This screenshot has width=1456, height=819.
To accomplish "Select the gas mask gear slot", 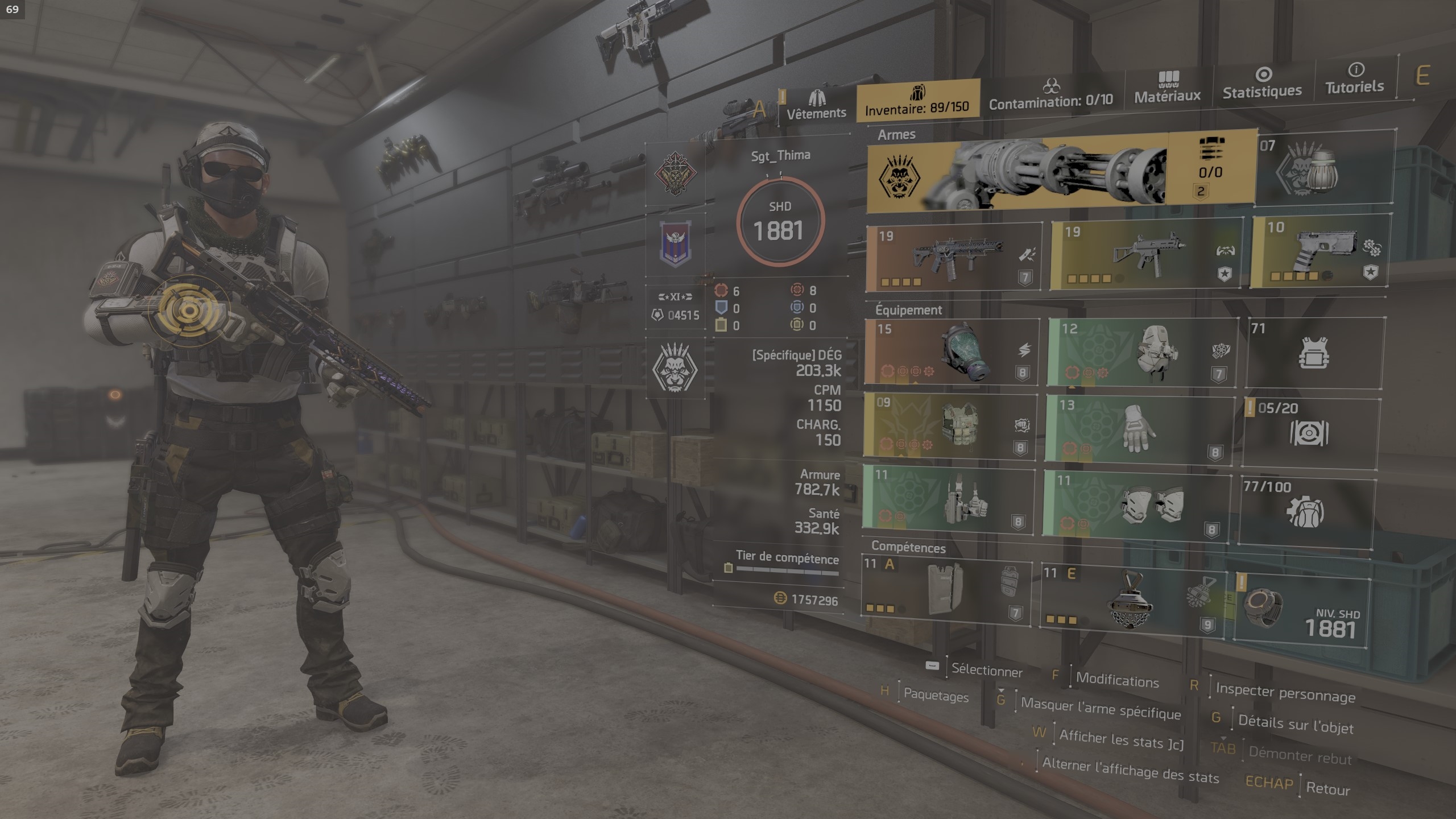I will click(951, 352).
